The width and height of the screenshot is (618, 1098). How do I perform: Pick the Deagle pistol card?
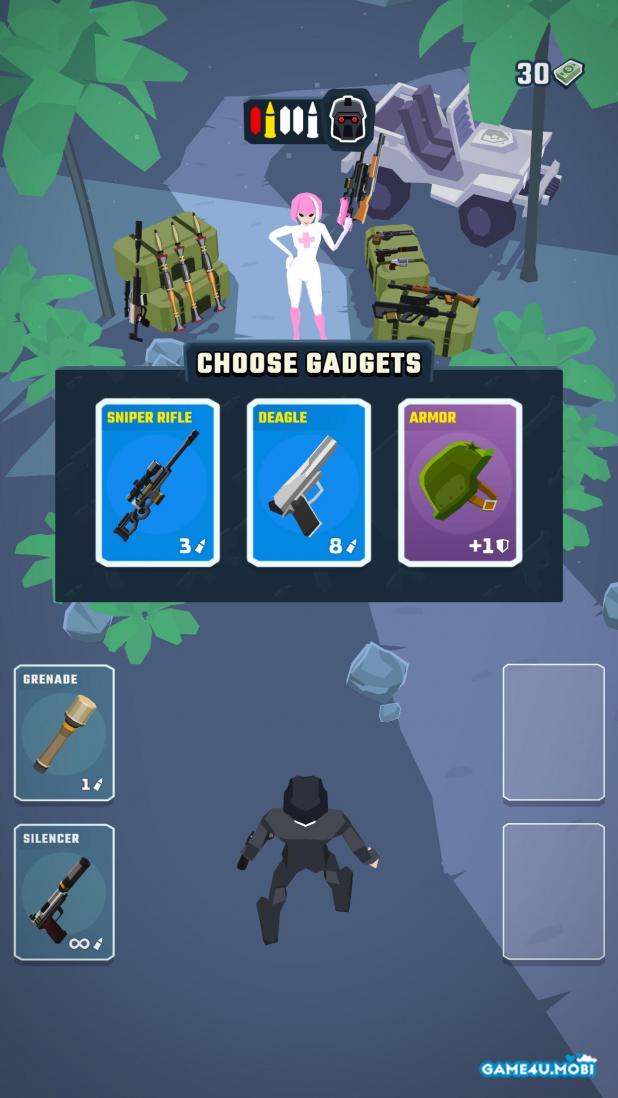[309, 483]
